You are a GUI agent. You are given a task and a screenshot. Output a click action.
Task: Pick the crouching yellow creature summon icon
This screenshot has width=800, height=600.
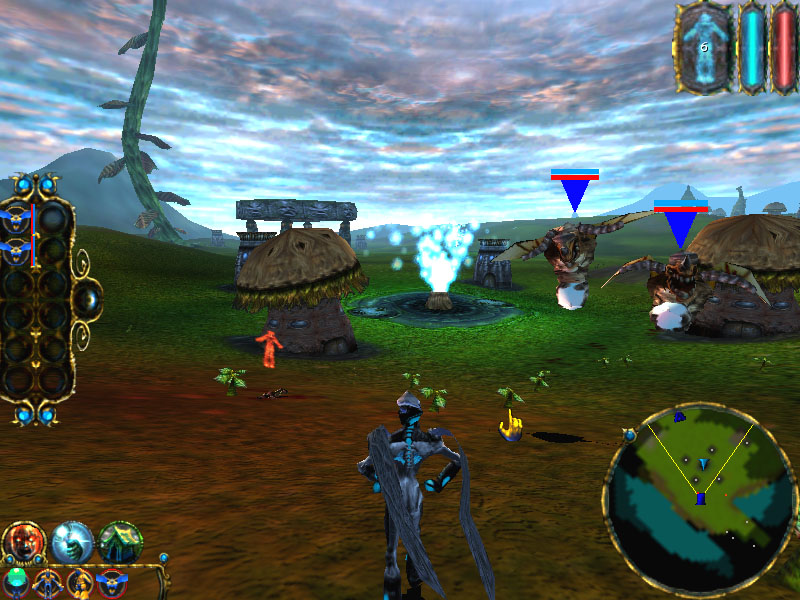(79, 582)
